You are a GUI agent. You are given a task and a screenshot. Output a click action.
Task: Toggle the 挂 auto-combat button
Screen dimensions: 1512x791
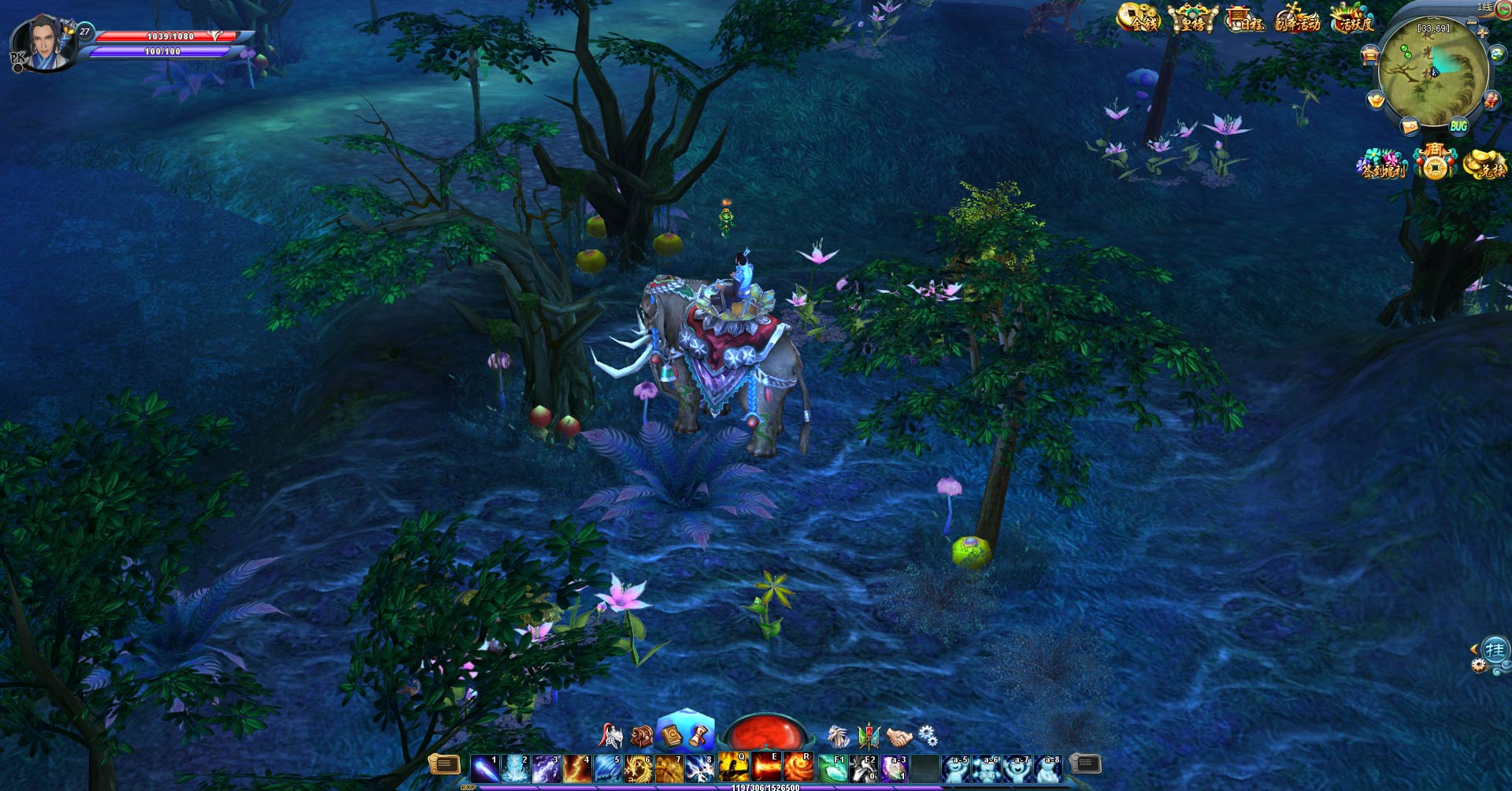(1495, 651)
